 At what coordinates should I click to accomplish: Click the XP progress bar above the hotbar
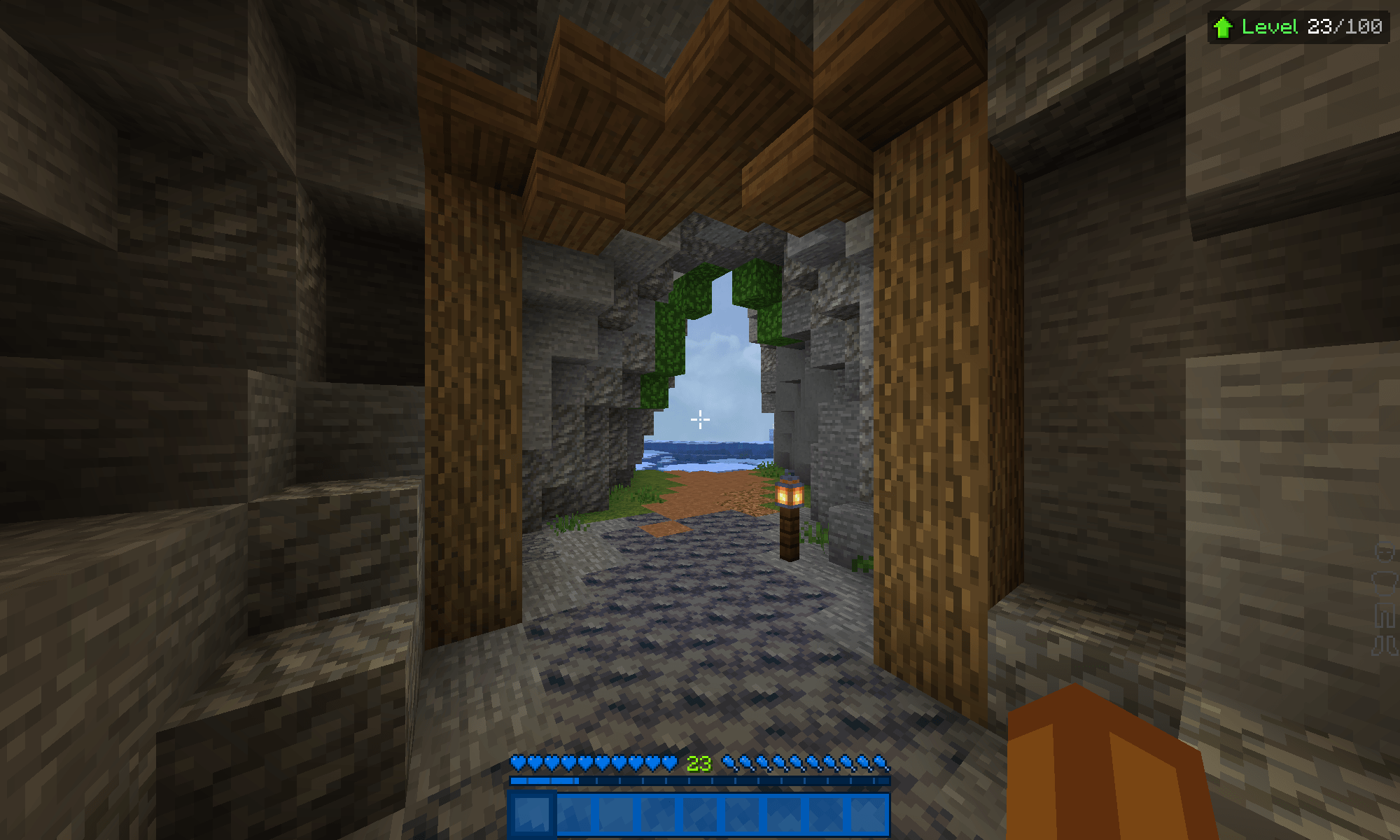700,780
